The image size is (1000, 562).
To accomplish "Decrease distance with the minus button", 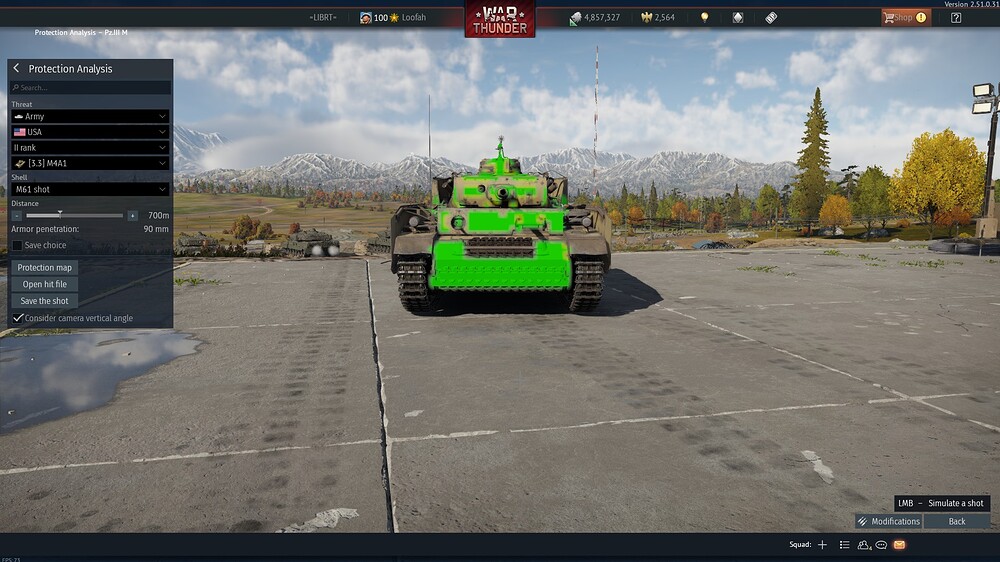I will point(17,215).
